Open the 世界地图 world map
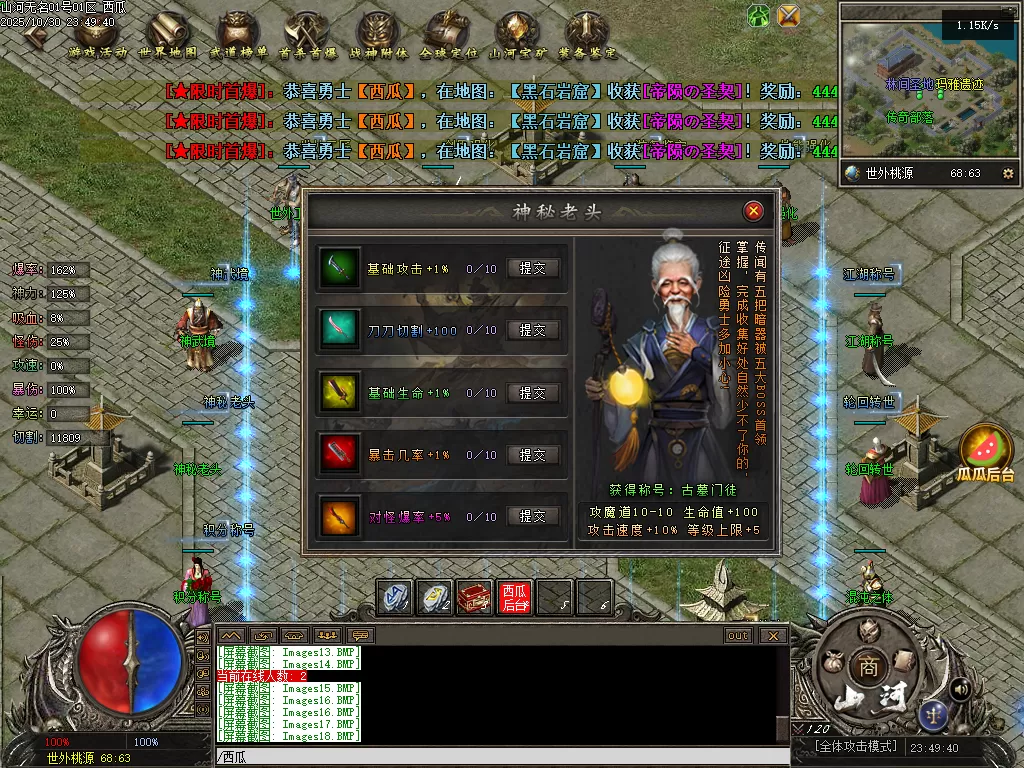The image size is (1024, 768). tap(167, 33)
